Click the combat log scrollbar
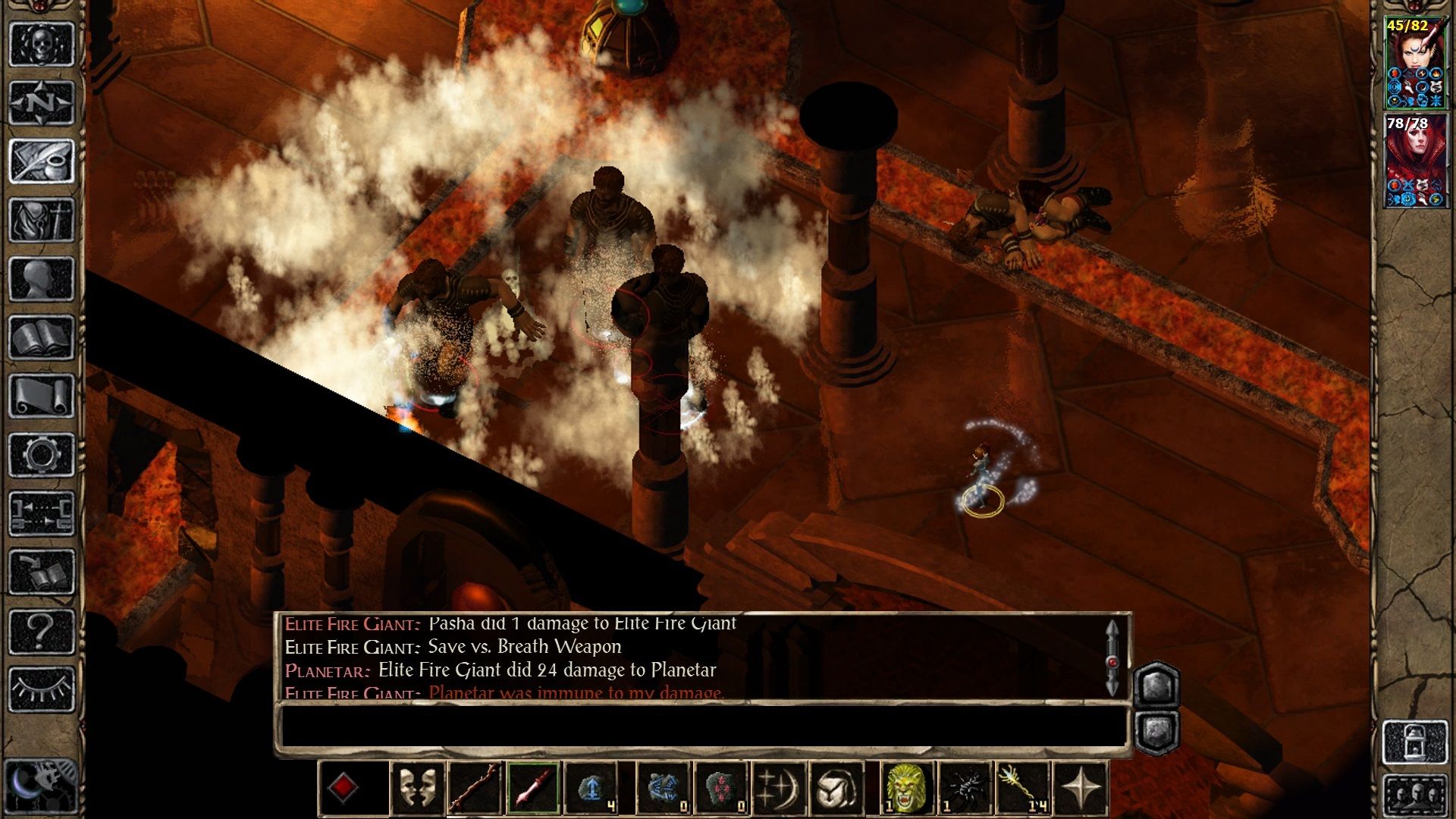 1112,658
